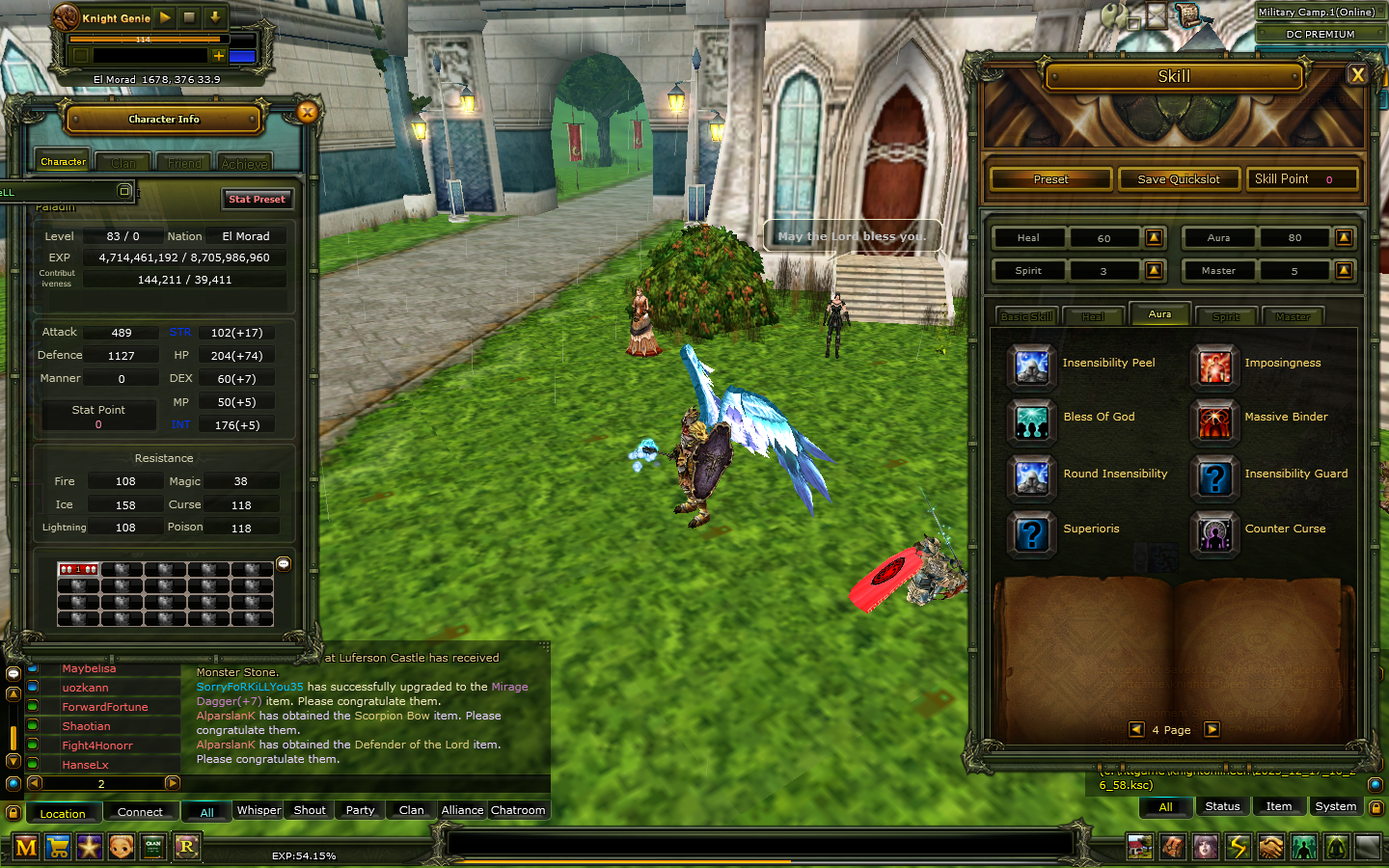This screenshot has height=868, width=1389.
Task: Switch to the Master skill tab
Action: click(1294, 316)
